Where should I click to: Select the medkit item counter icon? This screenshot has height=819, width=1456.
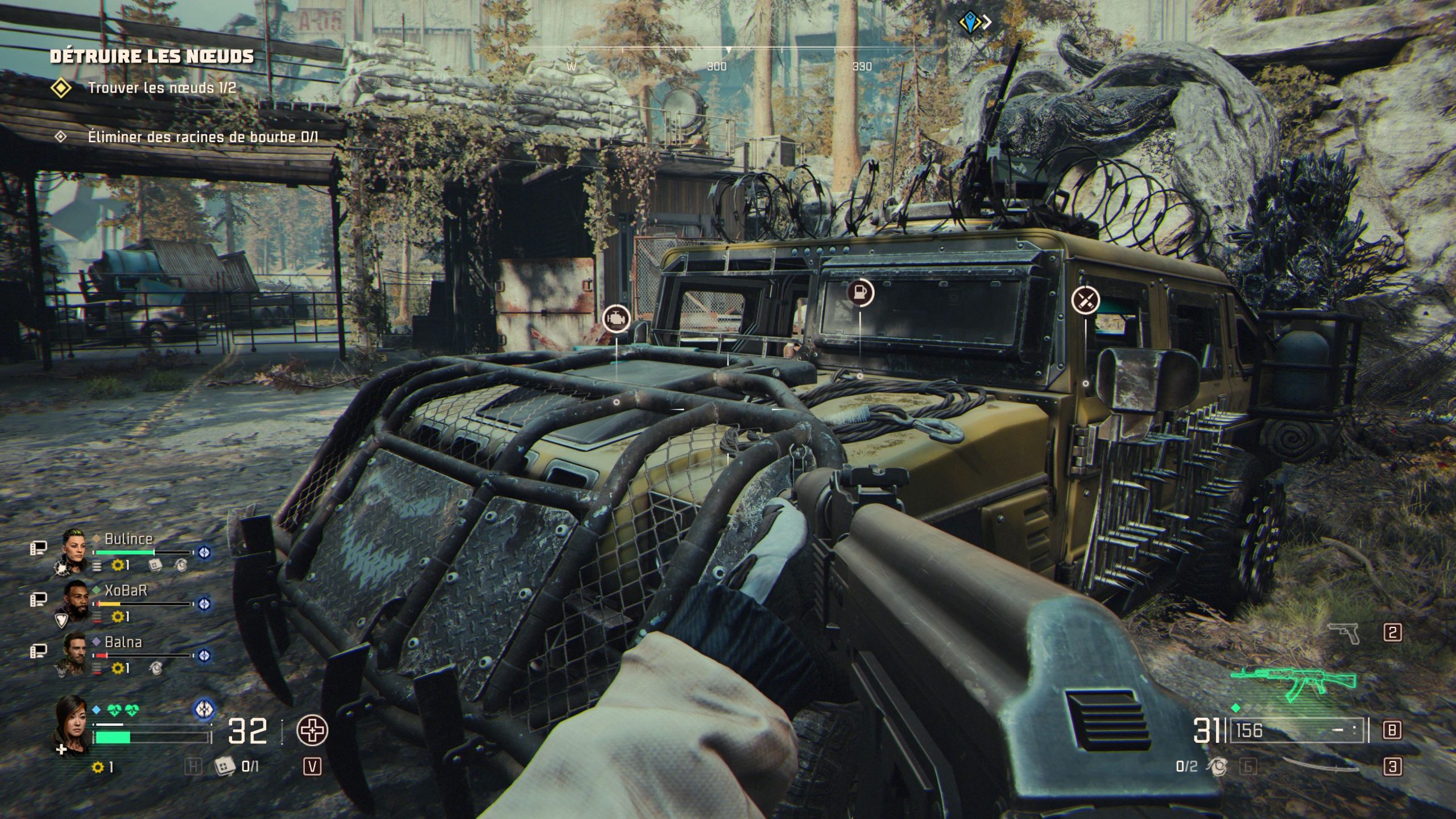coord(224,767)
